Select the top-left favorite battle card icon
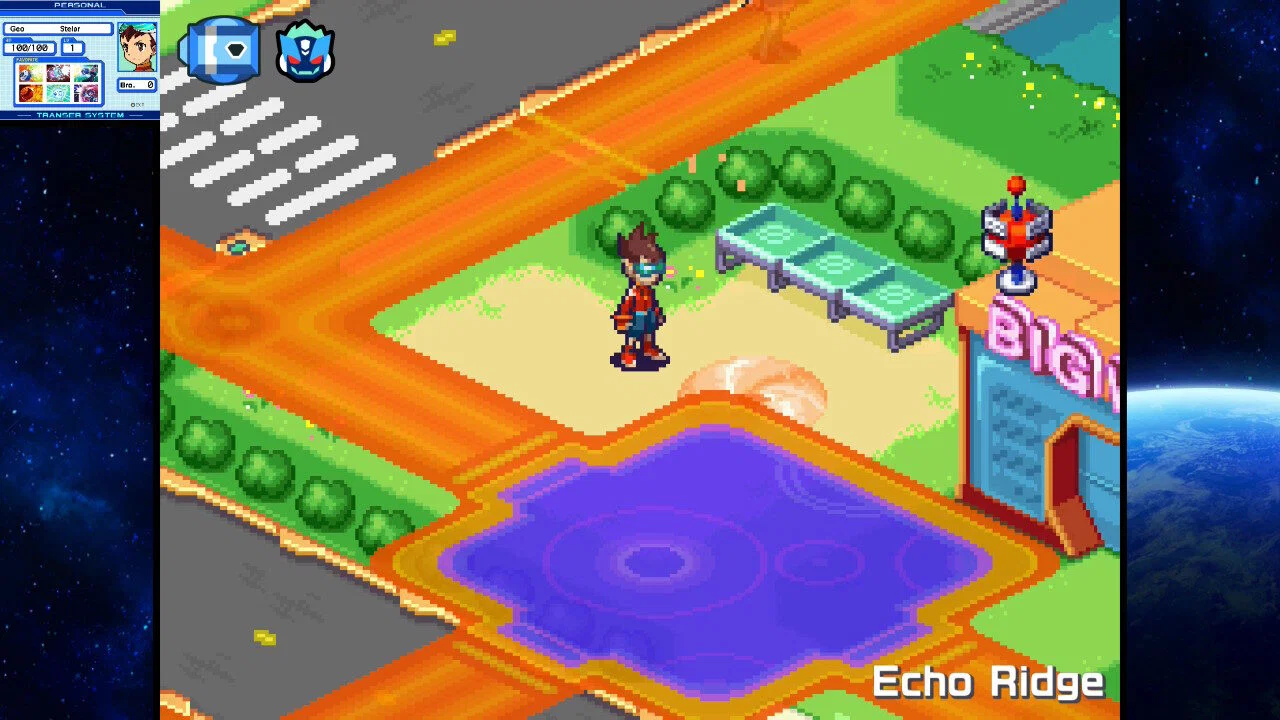 [x=30, y=72]
